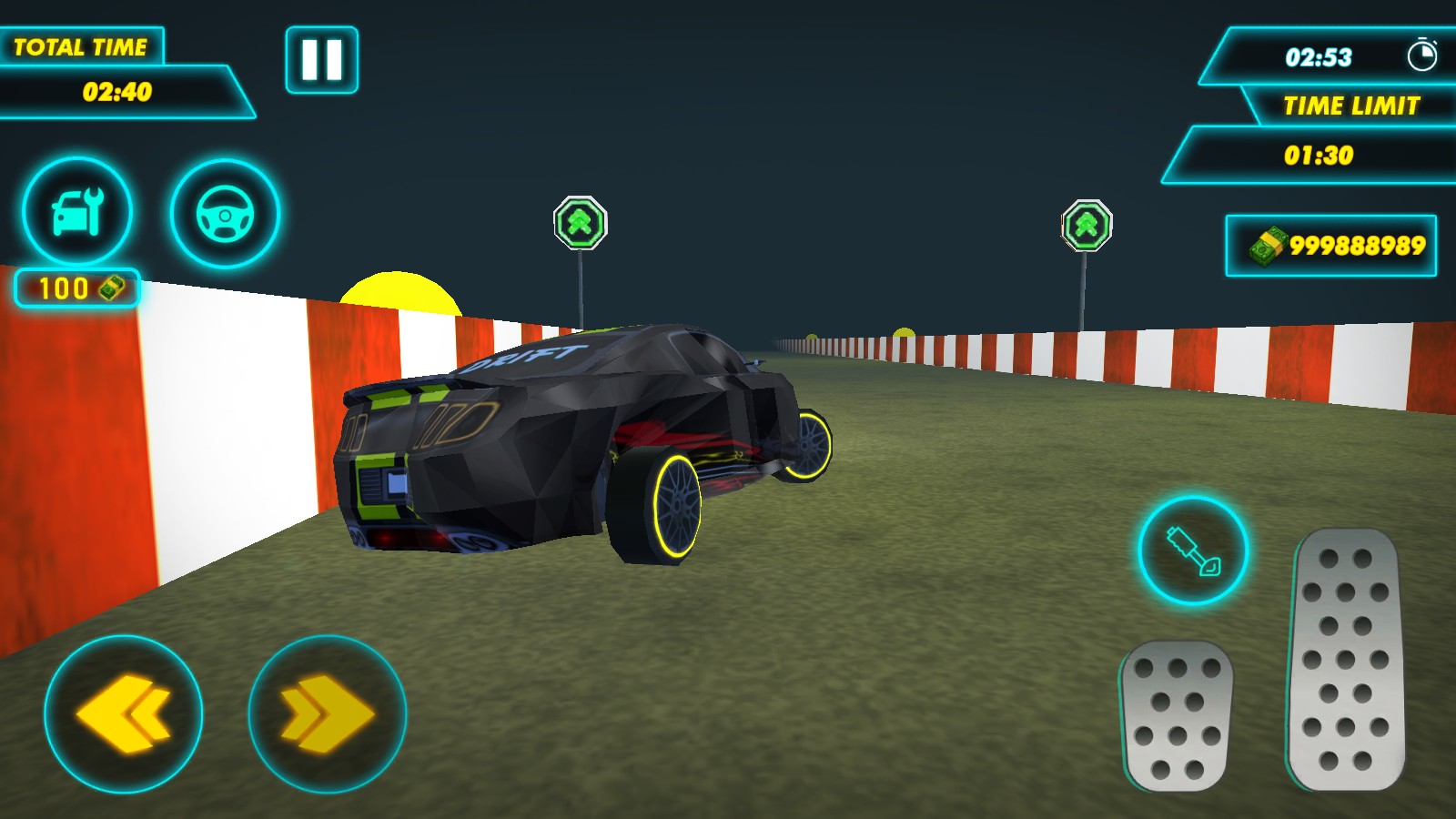Pause the game
The width and height of the screenshot is (1456, 819).
320,61
